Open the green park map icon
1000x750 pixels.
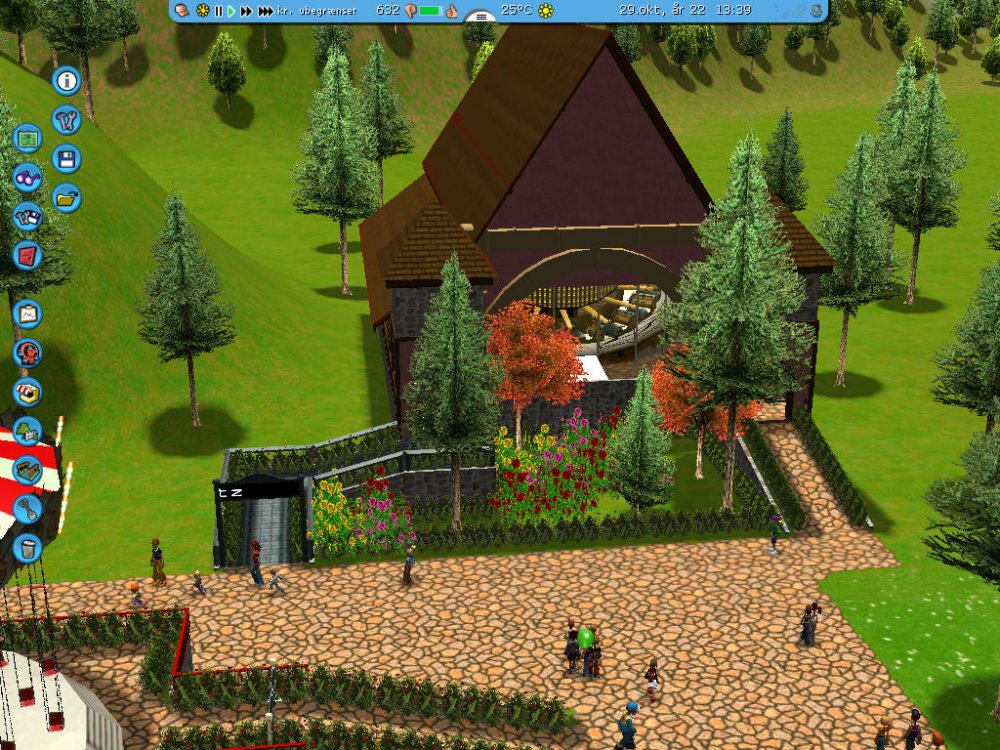pos(28,138)
